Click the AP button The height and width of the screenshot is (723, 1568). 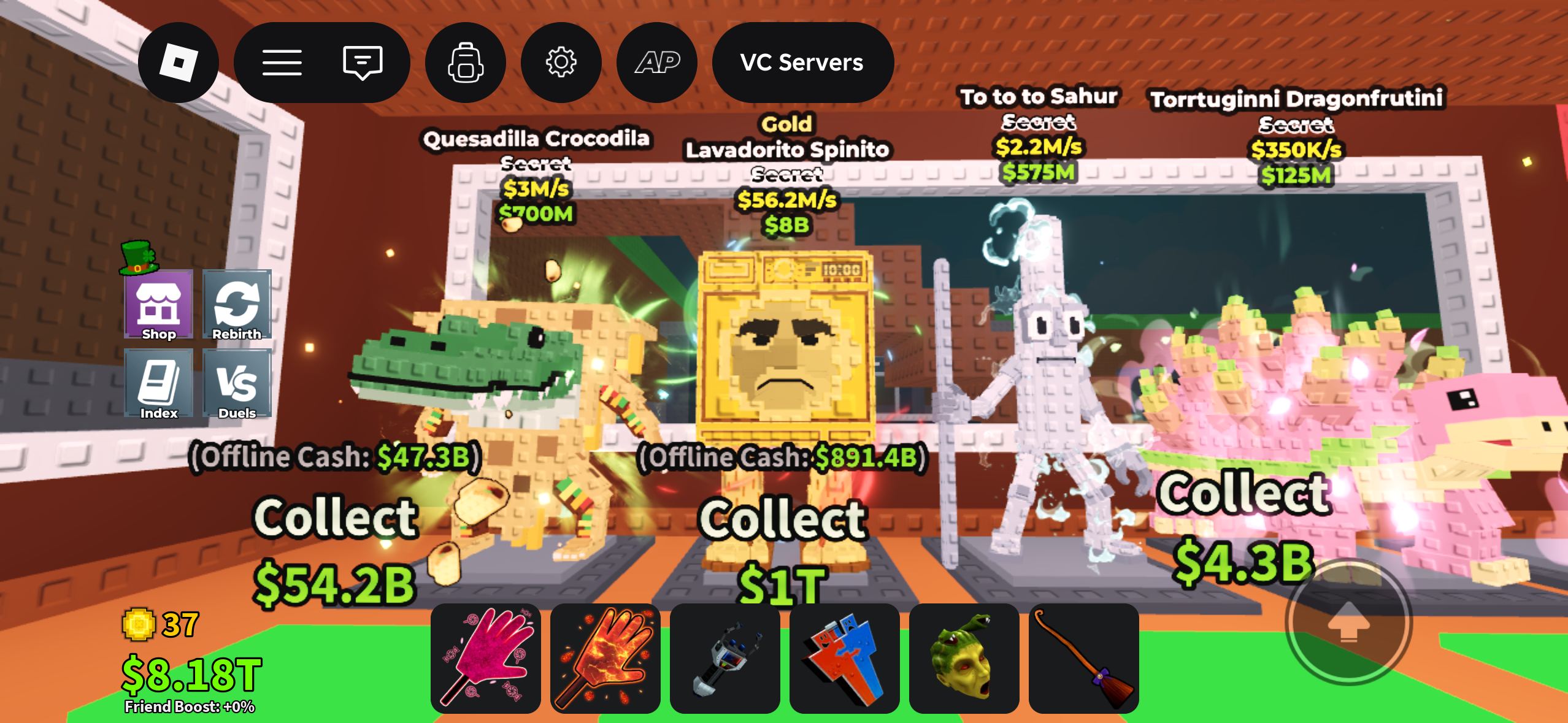point(657,63)
